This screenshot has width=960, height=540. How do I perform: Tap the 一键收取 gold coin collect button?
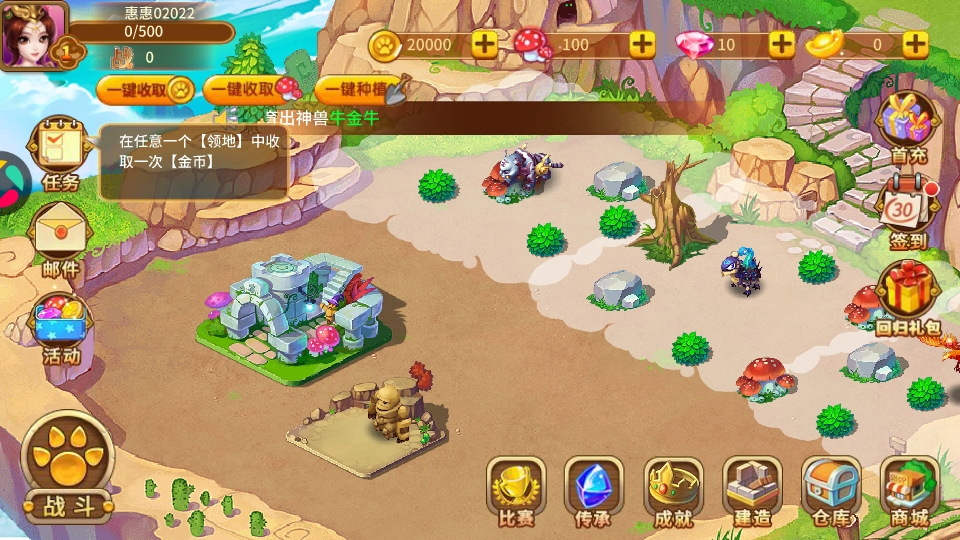[x=146, y=90]
